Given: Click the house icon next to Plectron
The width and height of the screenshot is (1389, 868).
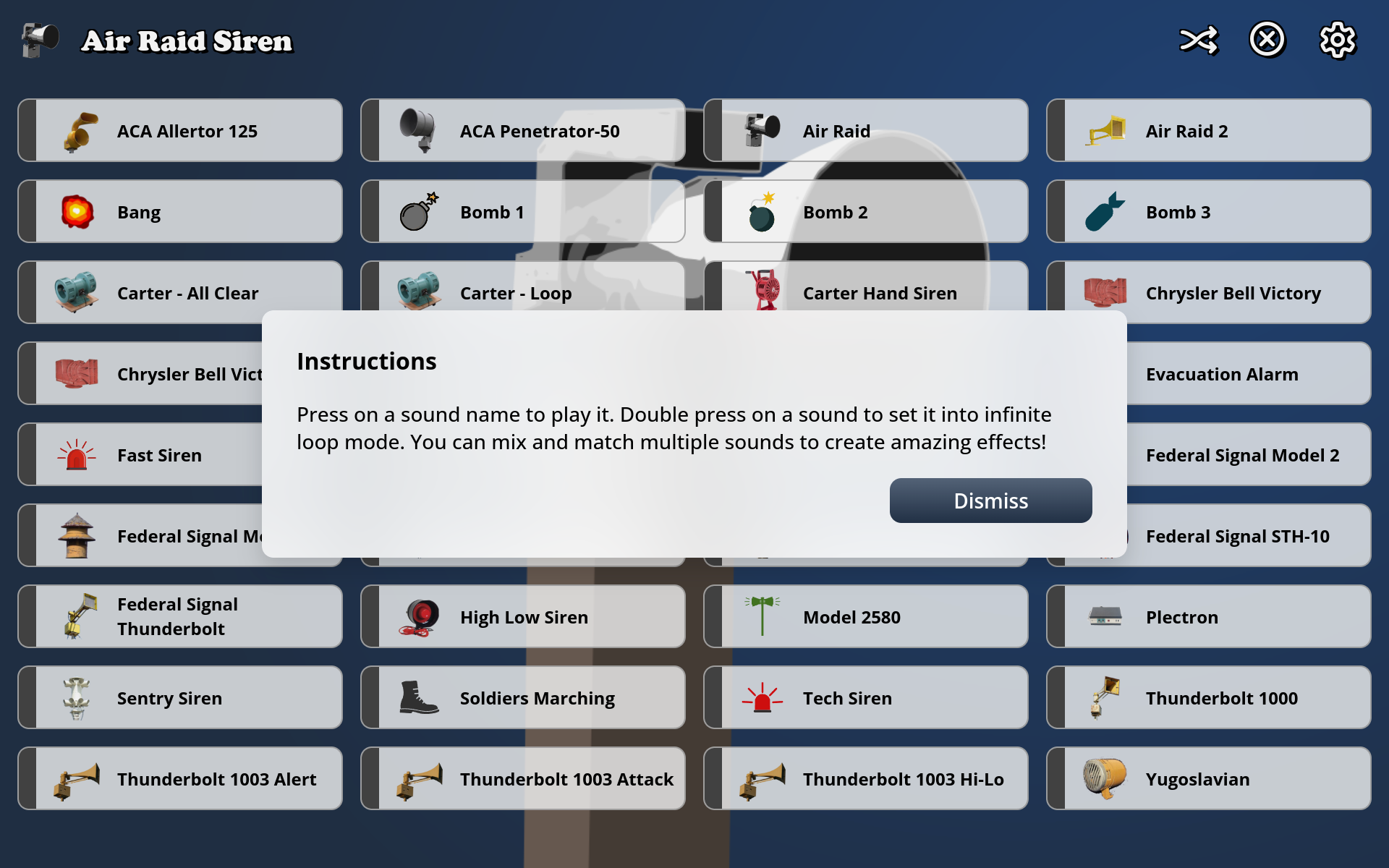Looking at the screenshot, I should [x=1105, y=616].
